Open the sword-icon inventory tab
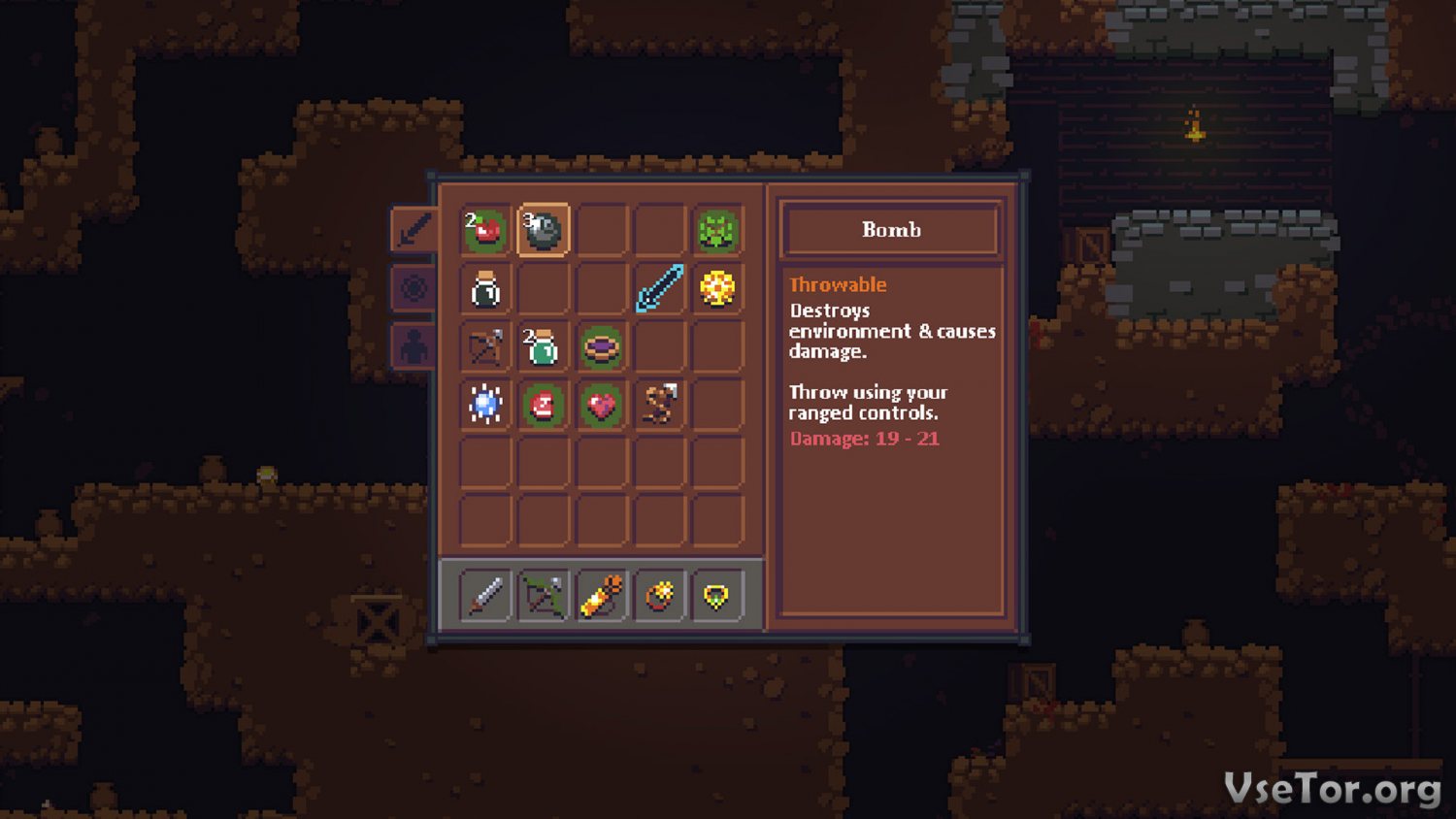 414,230
